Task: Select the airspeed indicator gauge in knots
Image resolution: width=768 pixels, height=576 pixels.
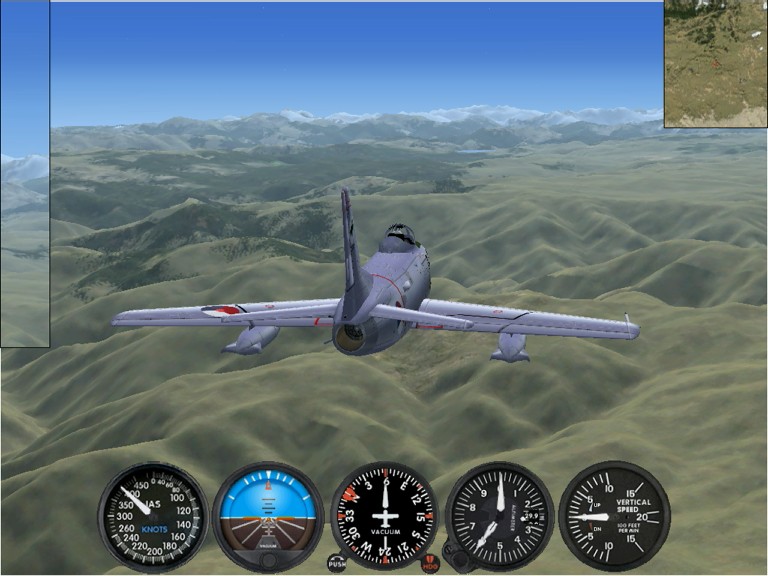Action: pyautogui.click(x=153, y=516)
